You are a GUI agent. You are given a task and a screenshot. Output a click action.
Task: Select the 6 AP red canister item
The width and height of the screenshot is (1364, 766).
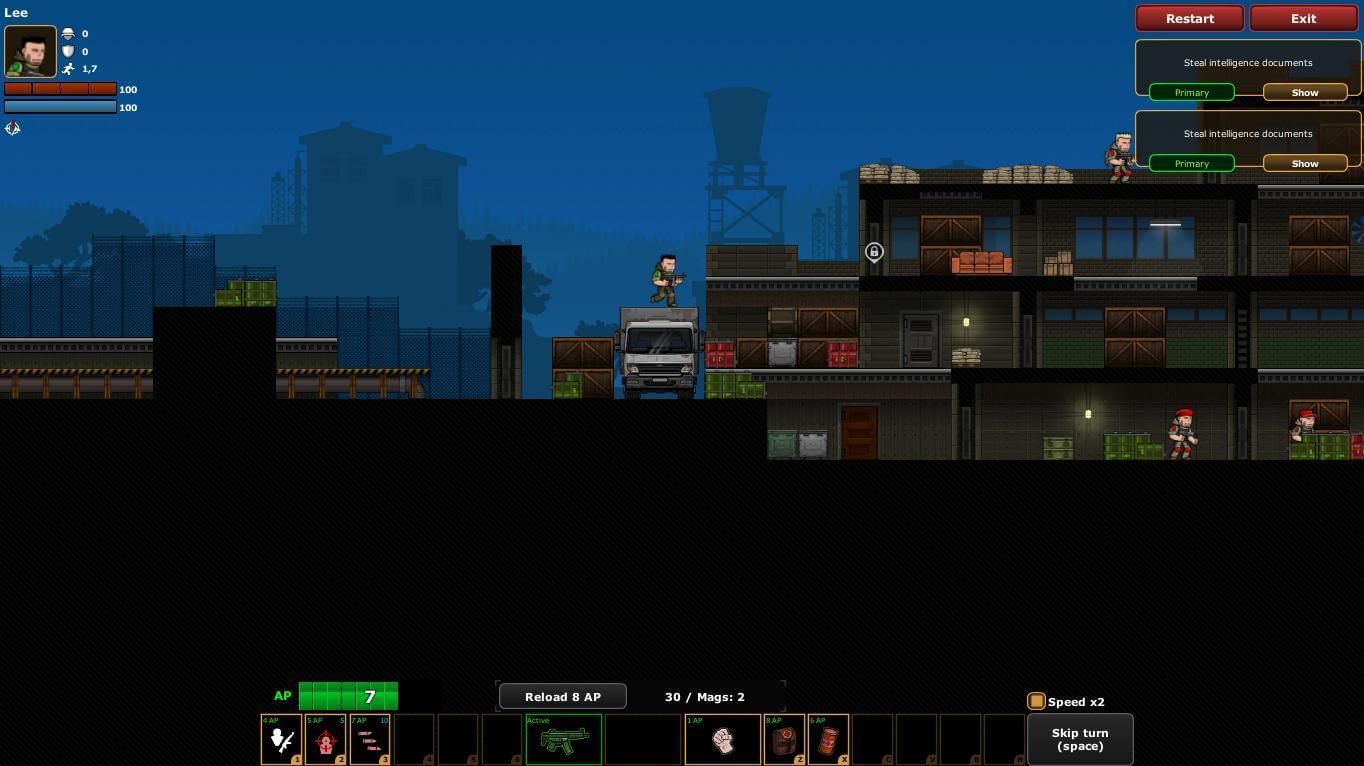(828, 740)
